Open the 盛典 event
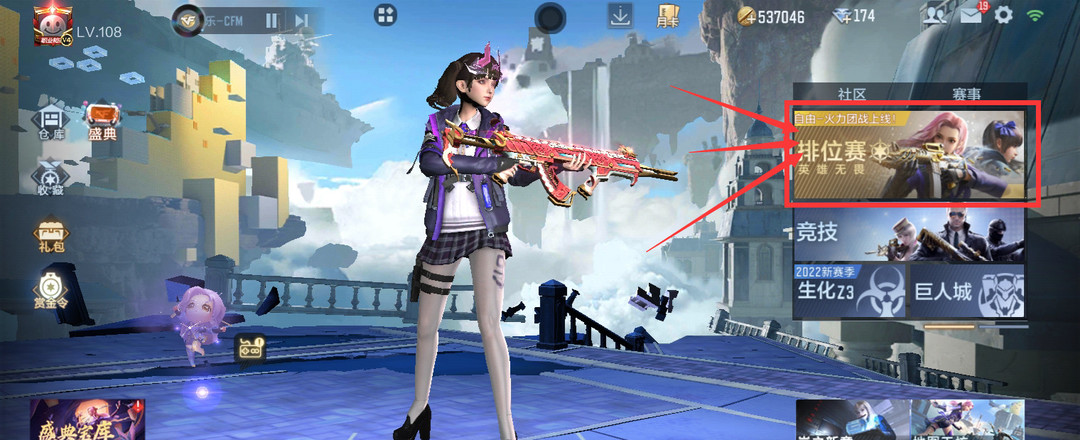The height and width of the screenshot is (440, 1080). click(103, 122)
